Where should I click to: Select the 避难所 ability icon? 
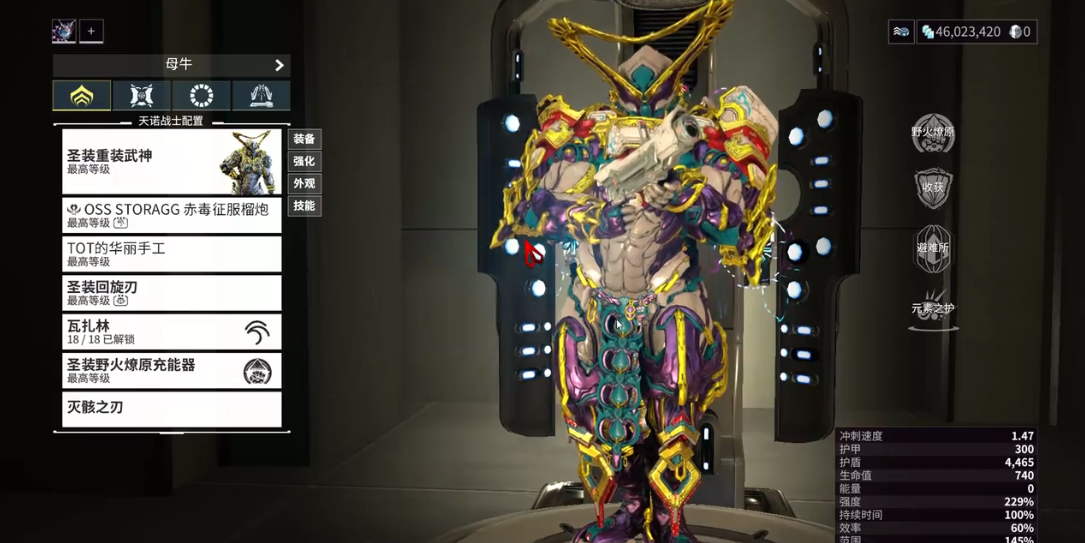coord(933,248)
